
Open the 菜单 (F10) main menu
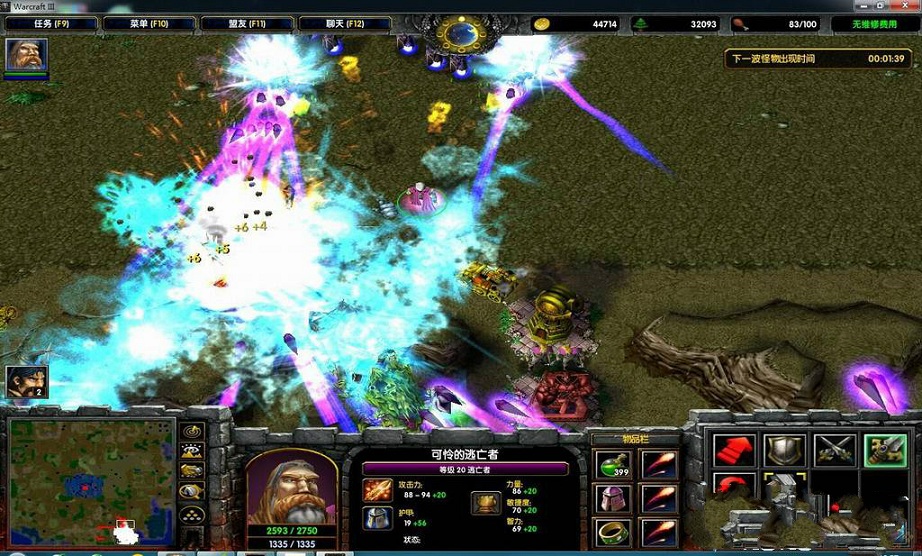(135, 23)
